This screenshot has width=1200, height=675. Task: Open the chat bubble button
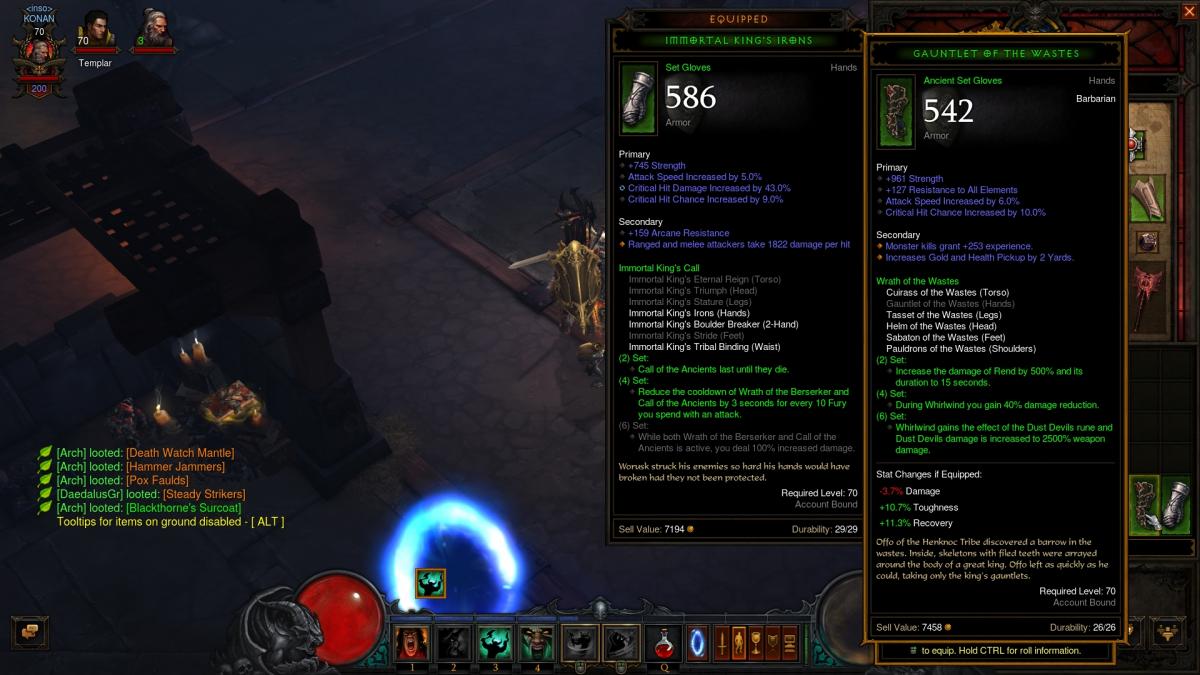[x=30, y=631]
